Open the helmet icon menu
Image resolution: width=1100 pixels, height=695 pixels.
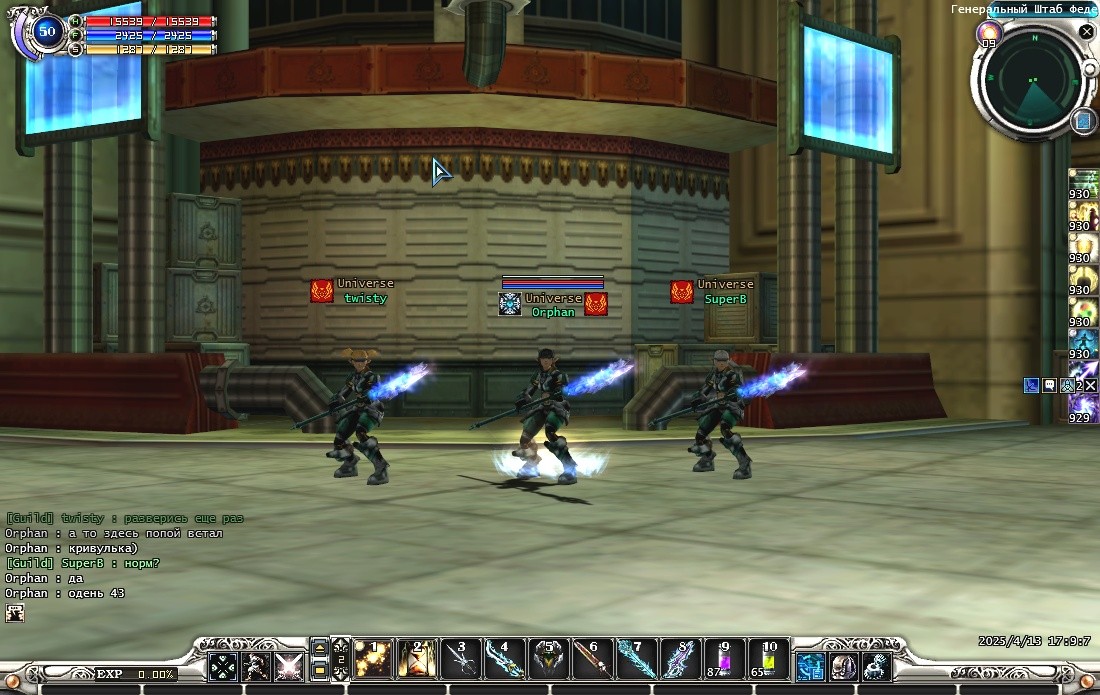tap(844, 666)
